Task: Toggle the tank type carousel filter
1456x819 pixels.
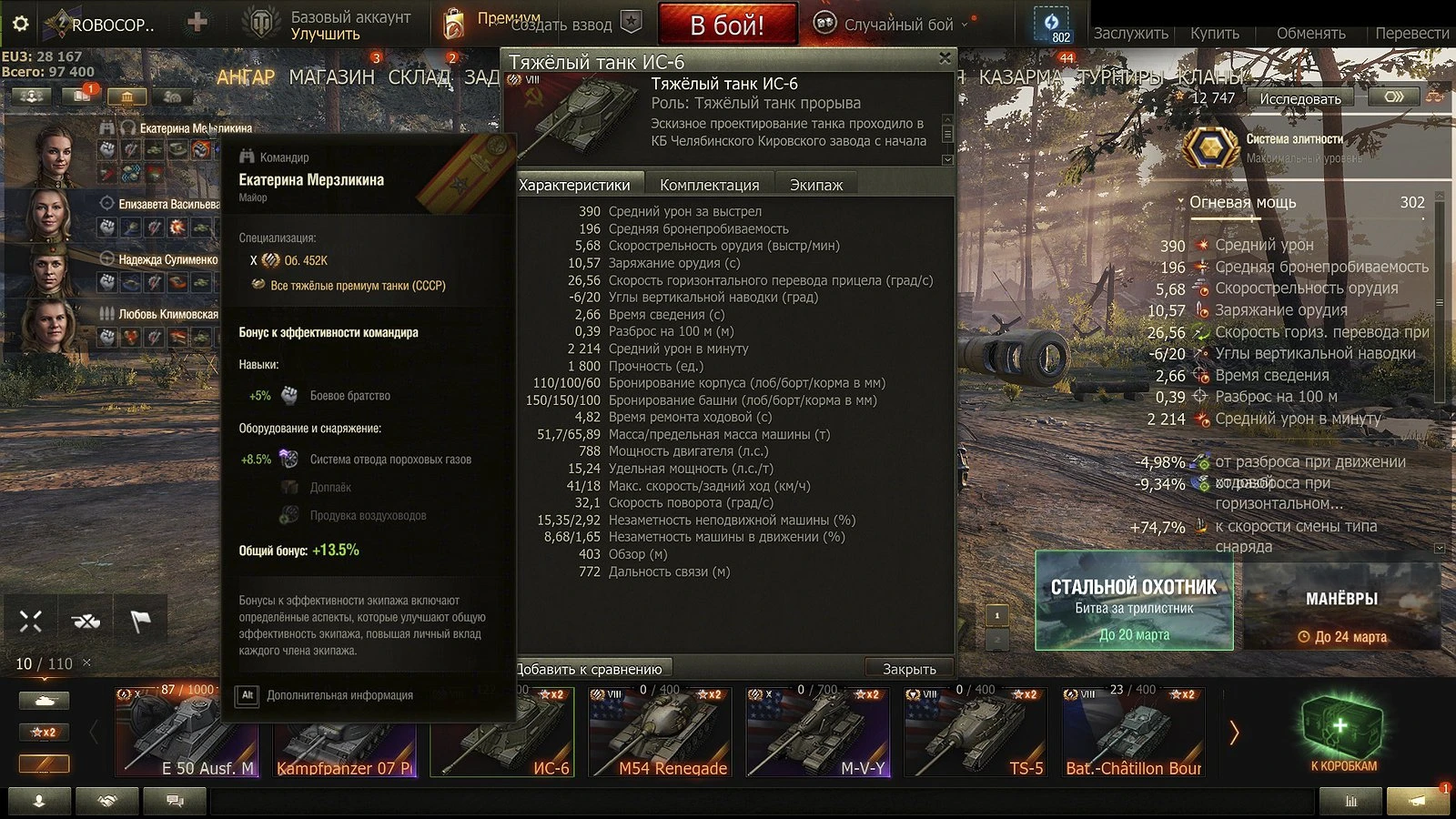Action: point(44,700)
